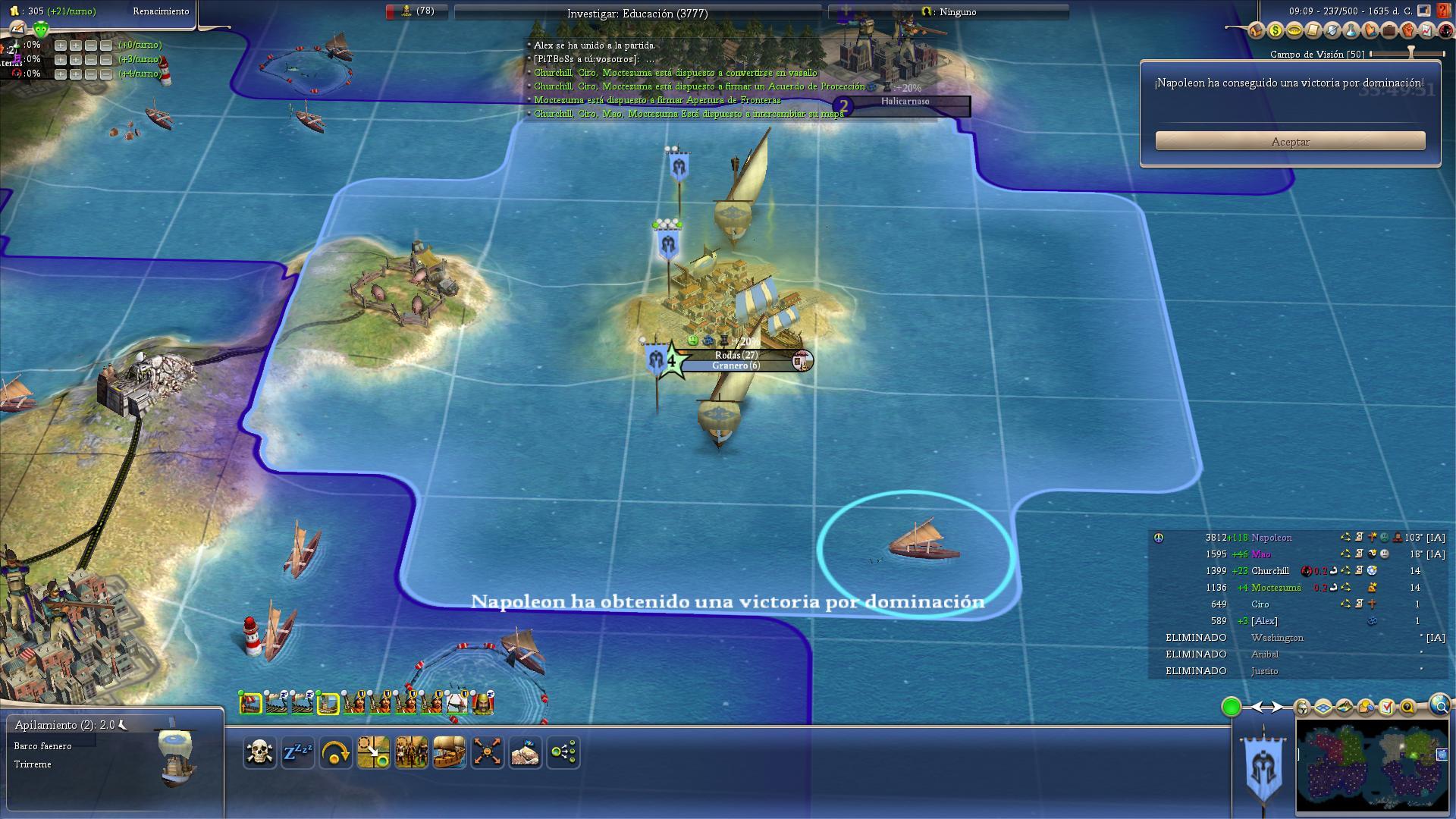The height and width of the screenshot is (819, 1456).
Task: Open the Religion Advisor praying hands icon
Action: tap(1370, 31)
